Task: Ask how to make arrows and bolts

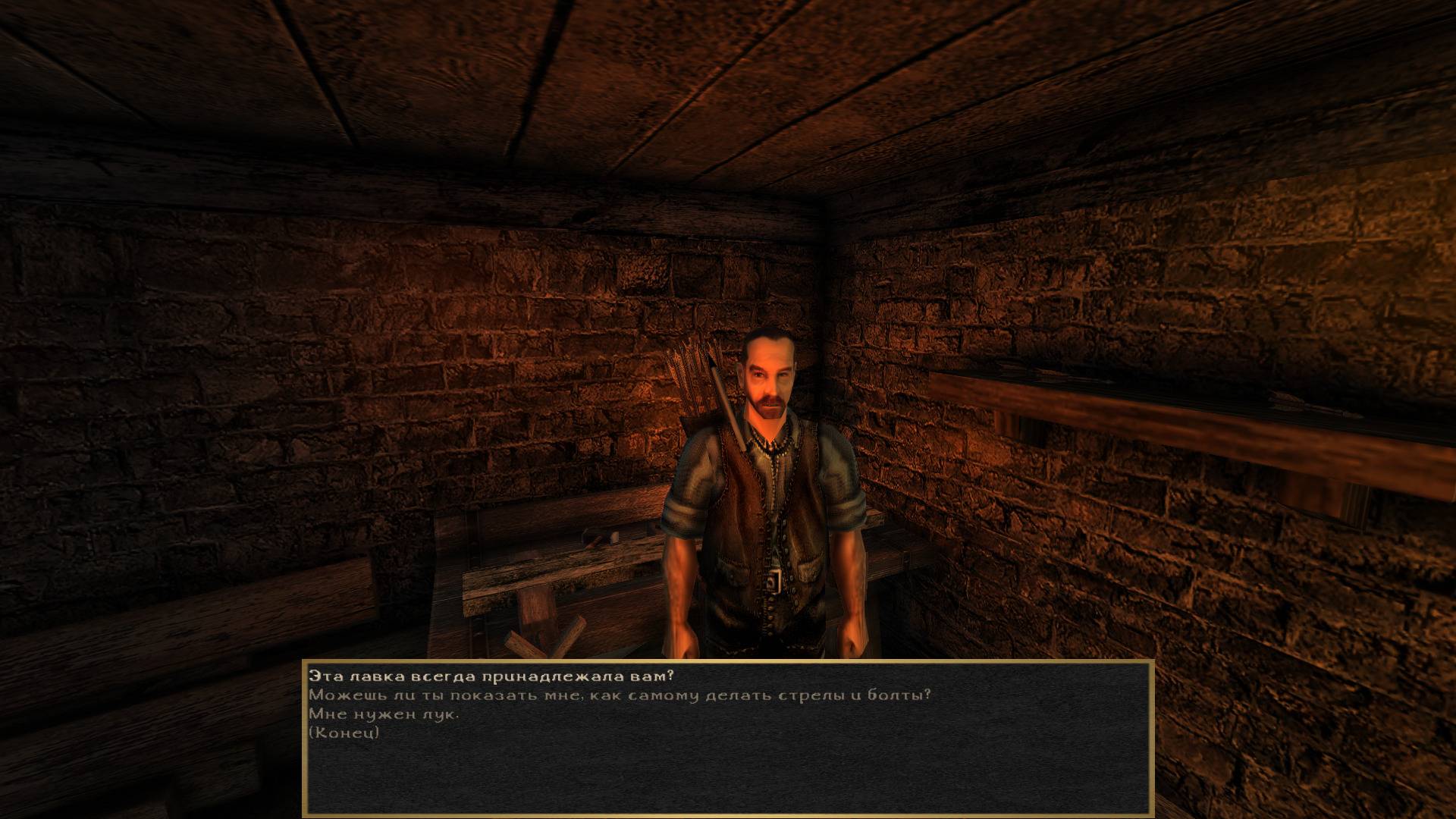Action: tap(619, 694)
